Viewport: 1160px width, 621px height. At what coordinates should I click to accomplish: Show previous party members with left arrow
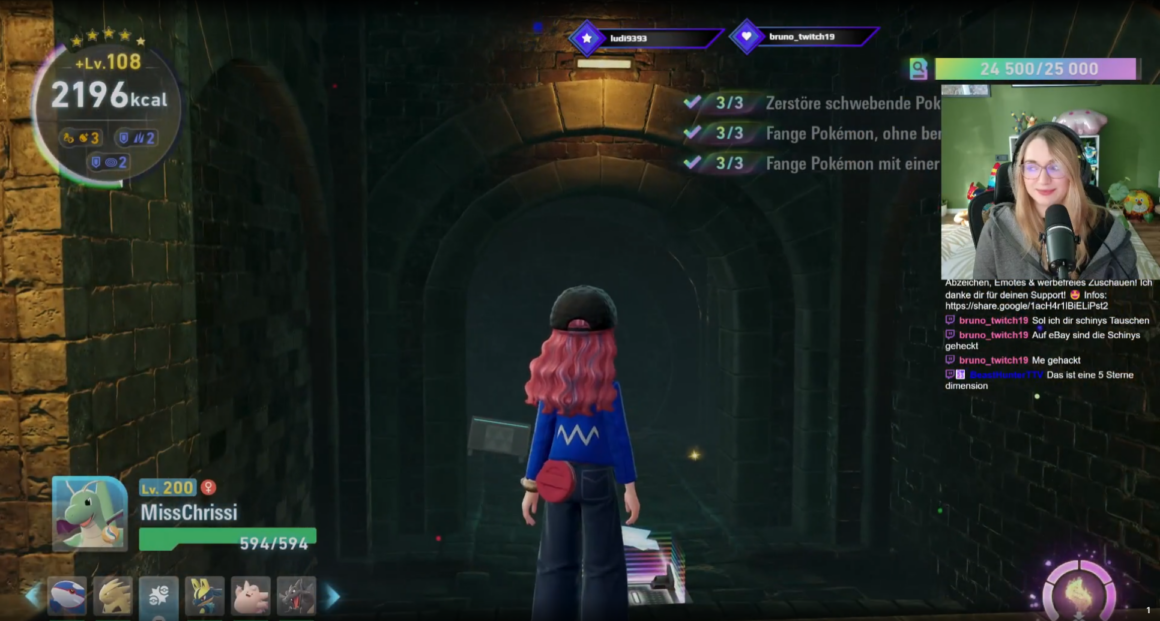(33, 597)
